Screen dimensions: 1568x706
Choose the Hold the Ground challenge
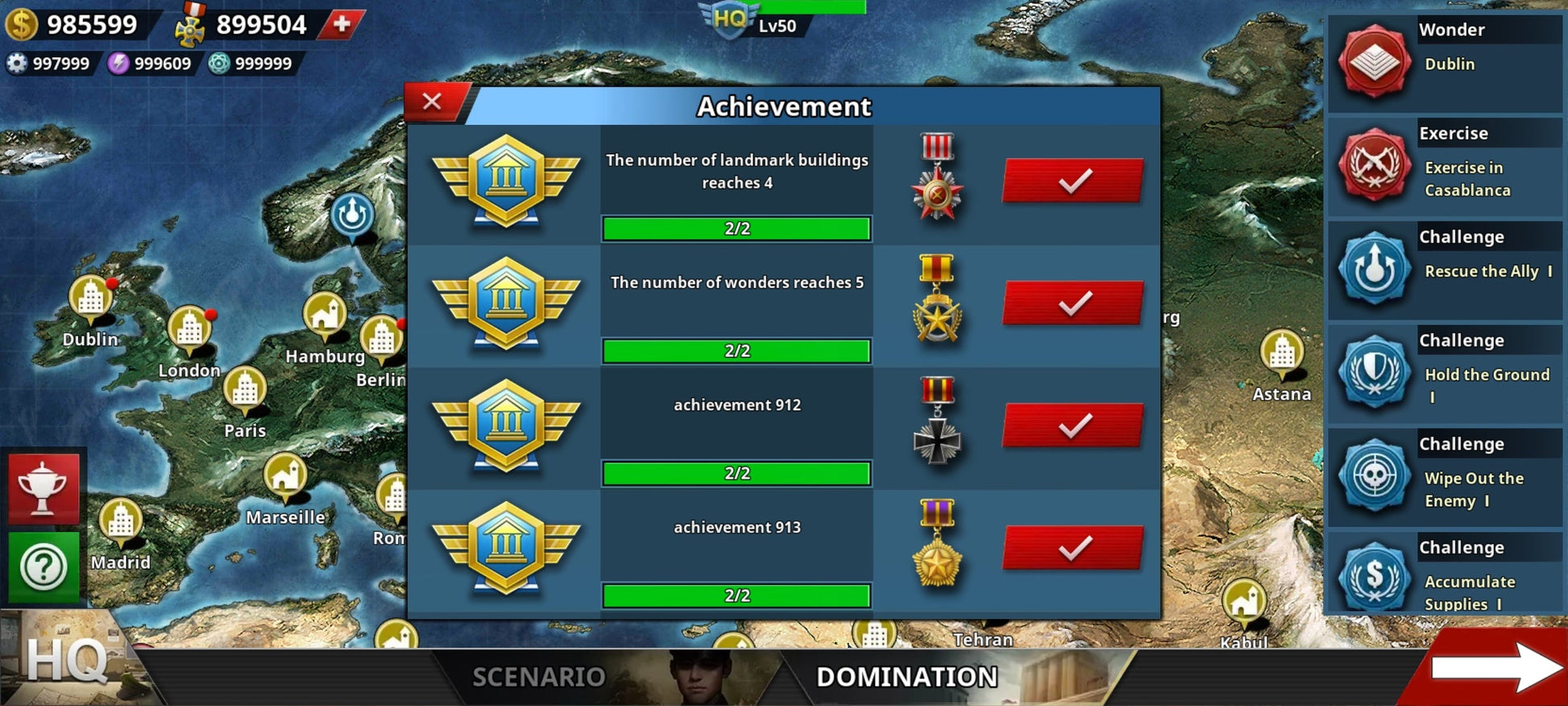point(1444,372)
